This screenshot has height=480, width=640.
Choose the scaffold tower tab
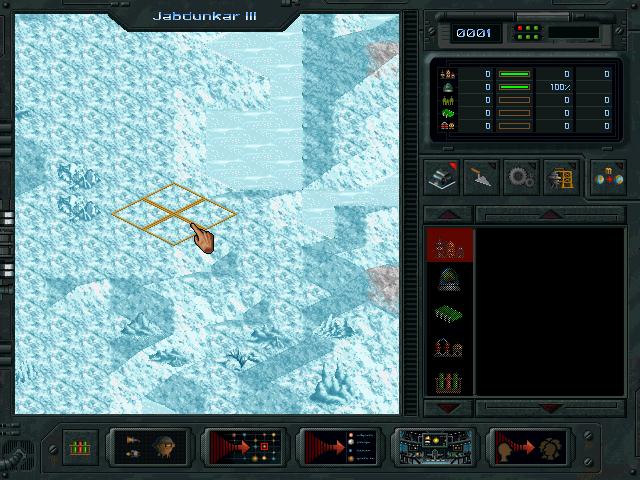[x=559, y=175]
